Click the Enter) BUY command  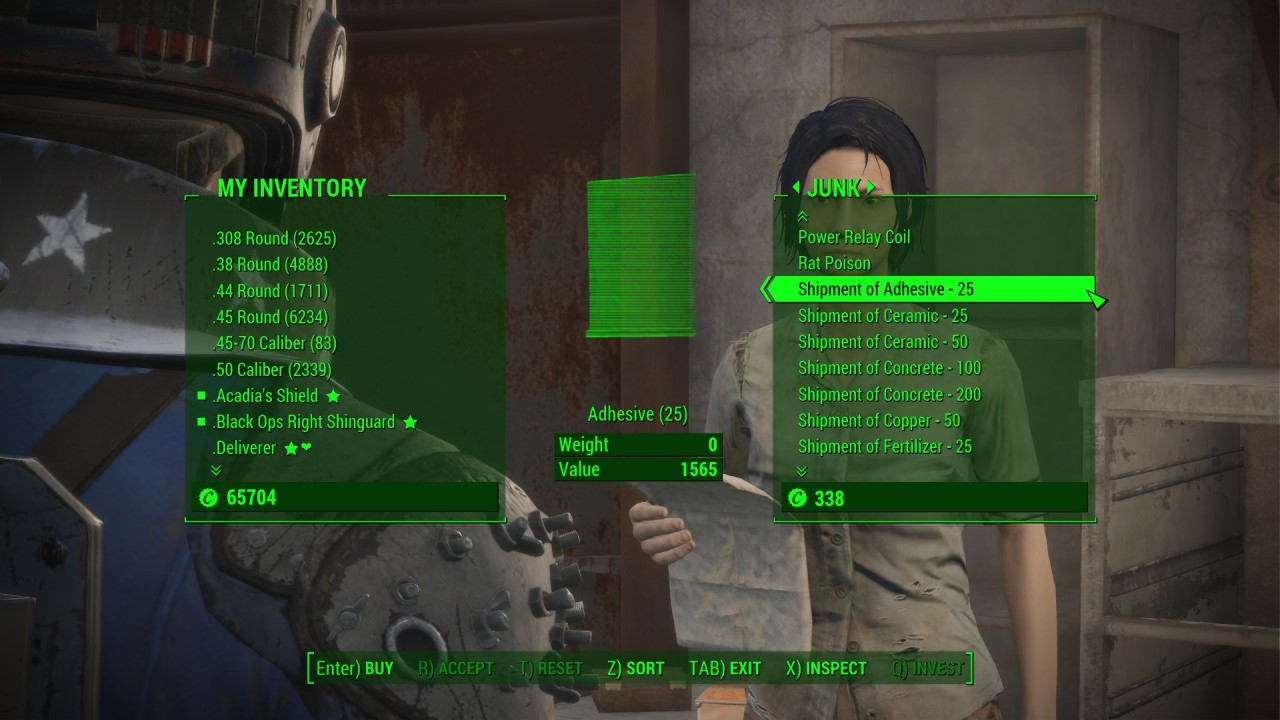click(x=354, y=668)
